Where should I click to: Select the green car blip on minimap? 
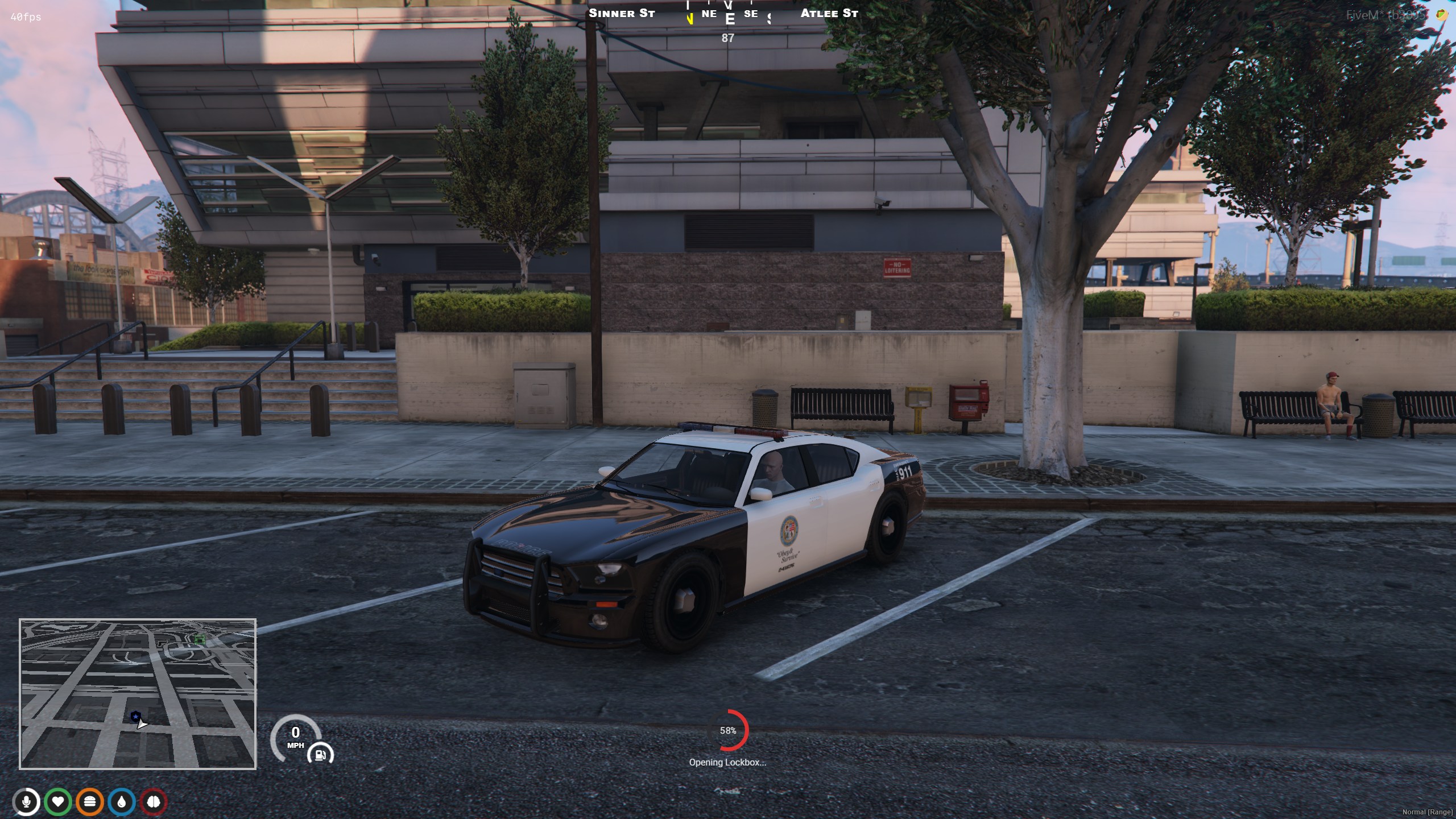point(200,639)
